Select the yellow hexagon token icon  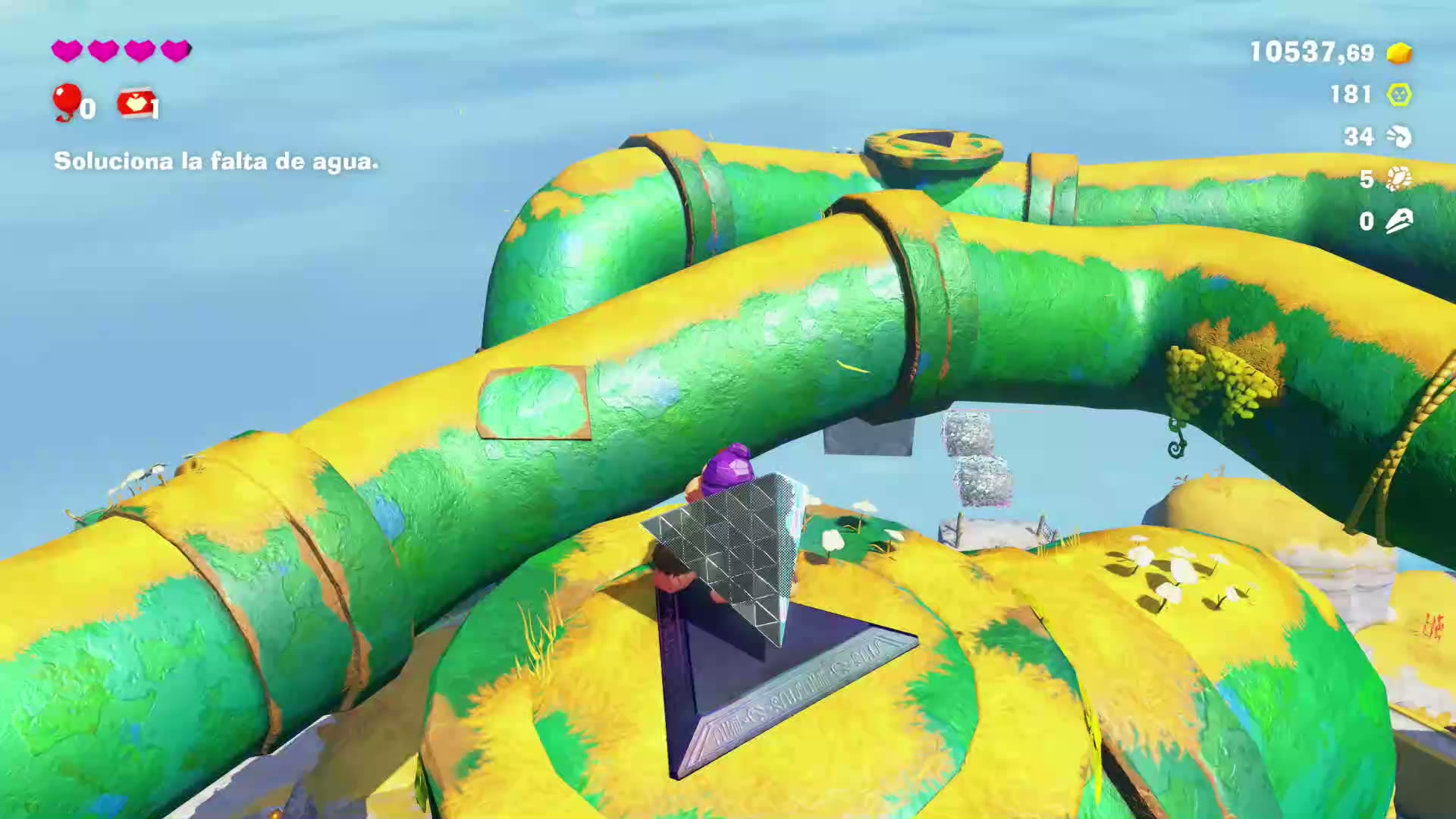[x=1399, y=95]
